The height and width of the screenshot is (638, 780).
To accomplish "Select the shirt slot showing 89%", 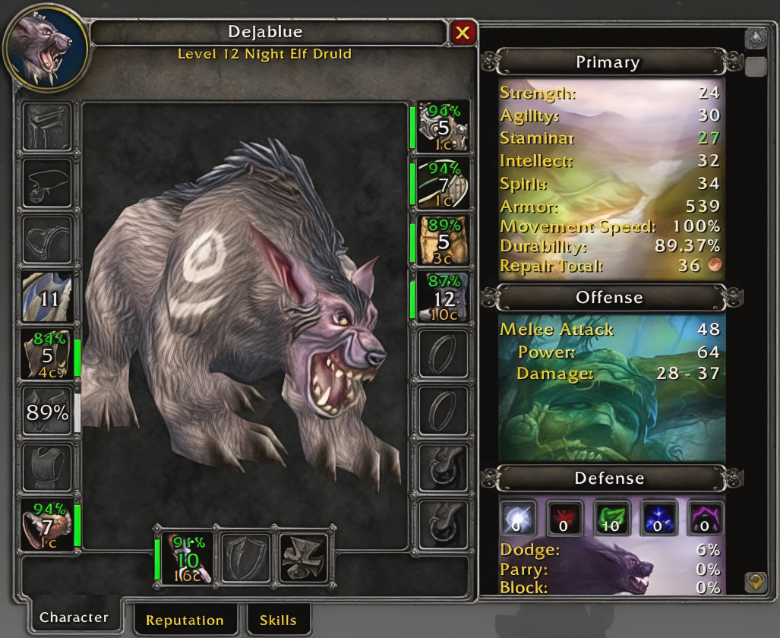I will pos(47,412).
